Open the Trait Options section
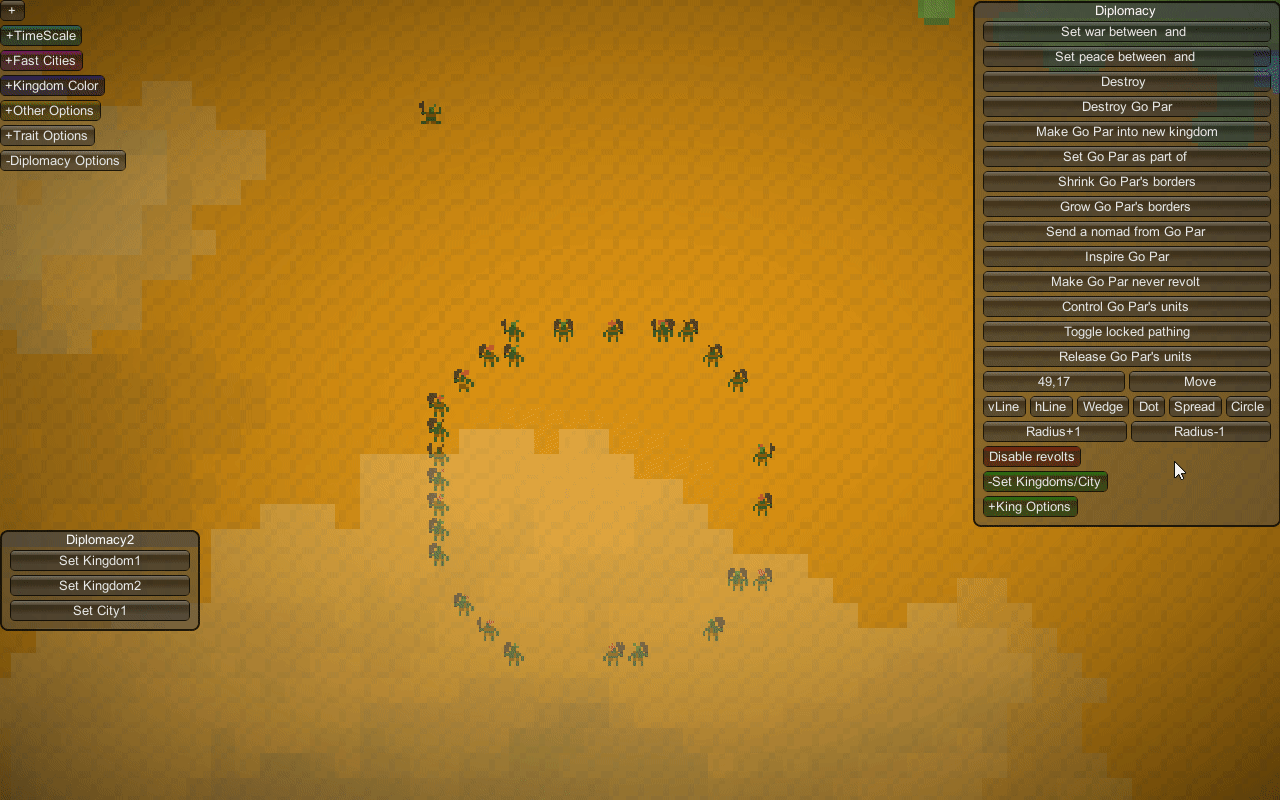The image size is (1280, 800). (47, 136)
